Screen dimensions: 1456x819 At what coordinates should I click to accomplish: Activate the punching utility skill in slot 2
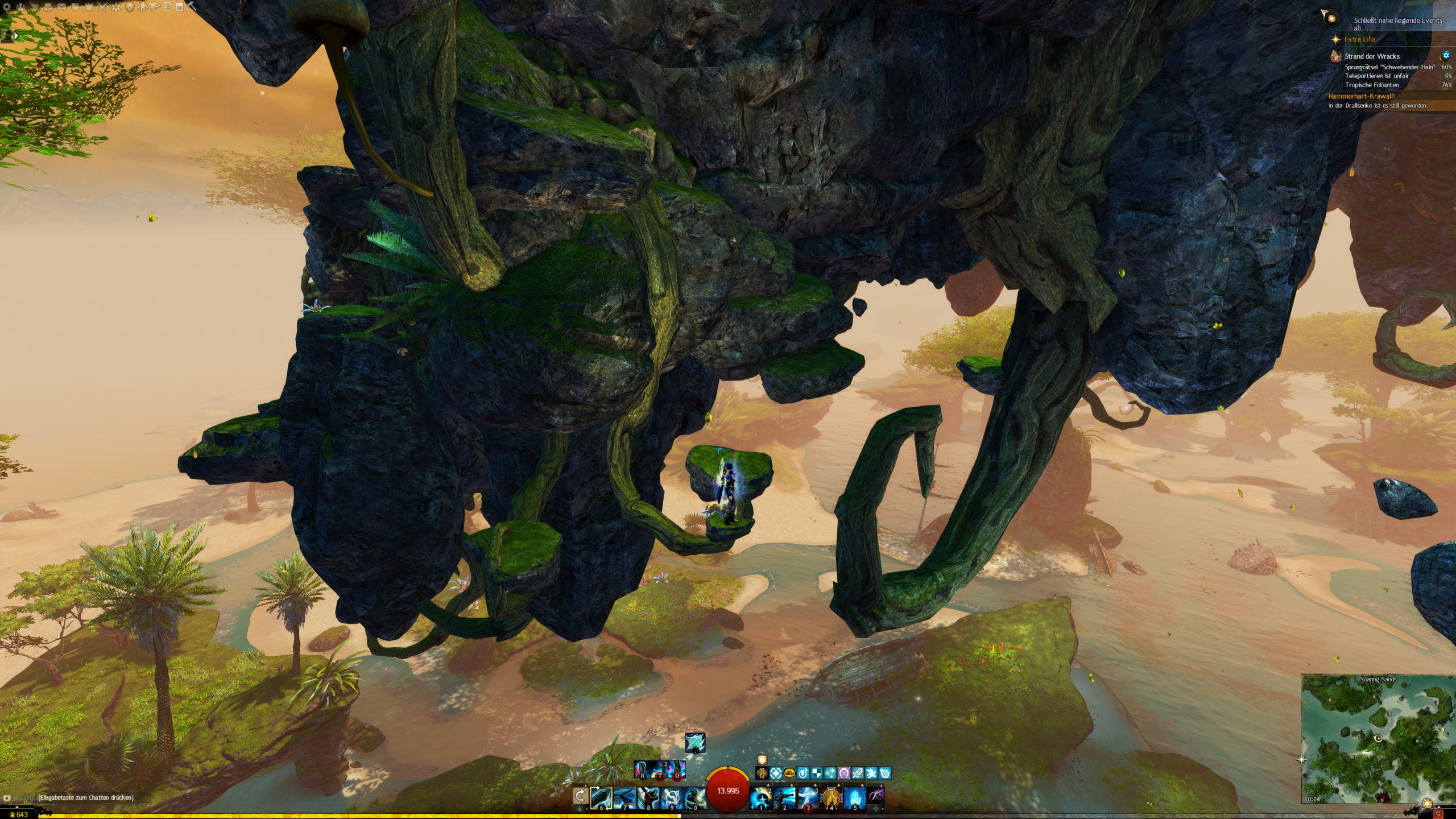pyautogui.click(x=784, y=797)
